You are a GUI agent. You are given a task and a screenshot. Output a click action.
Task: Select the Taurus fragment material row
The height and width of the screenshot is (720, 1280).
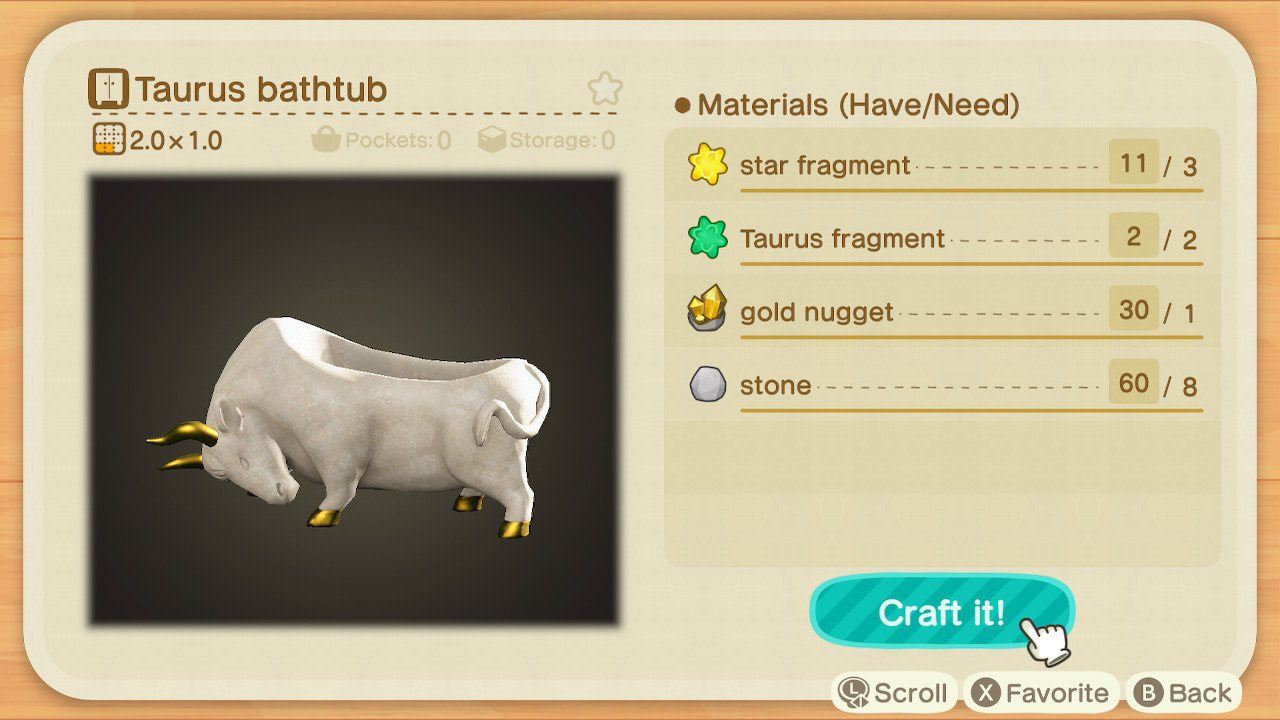click(942, 238)
